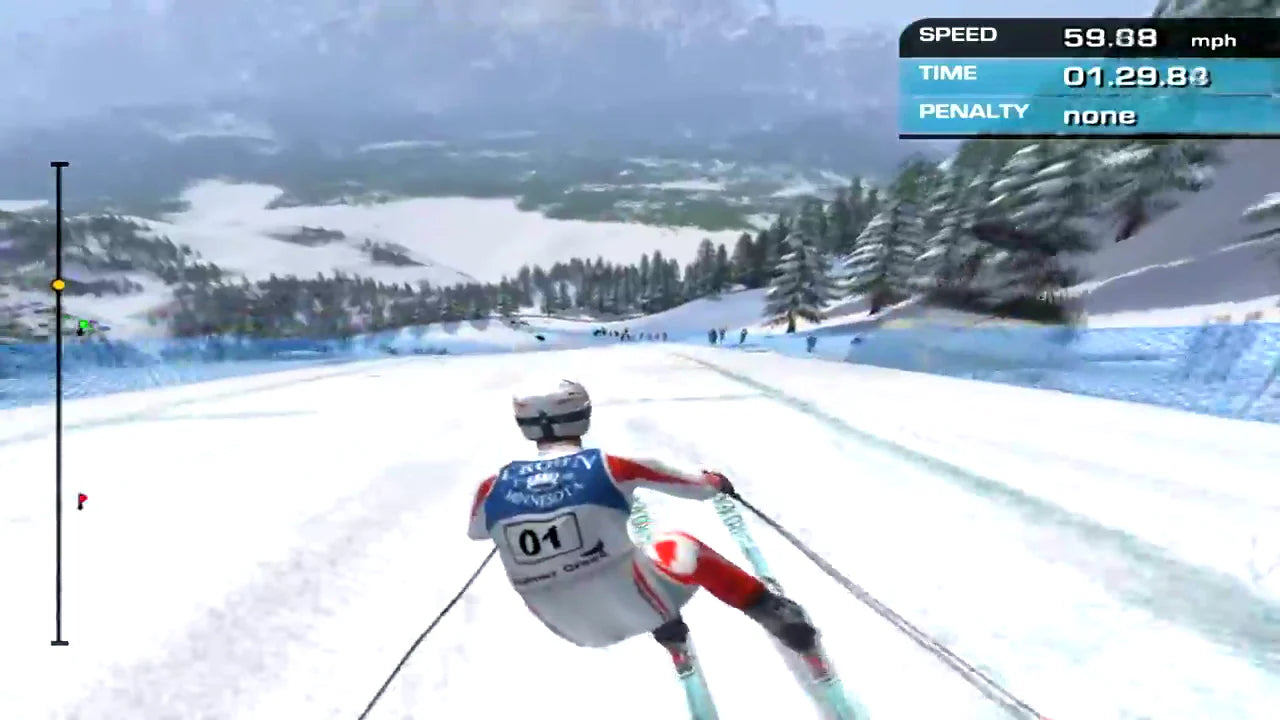Screen dimensions: 1280x720
Task: Click the racer's bib number 01
Action: click(x=542, y=540)
